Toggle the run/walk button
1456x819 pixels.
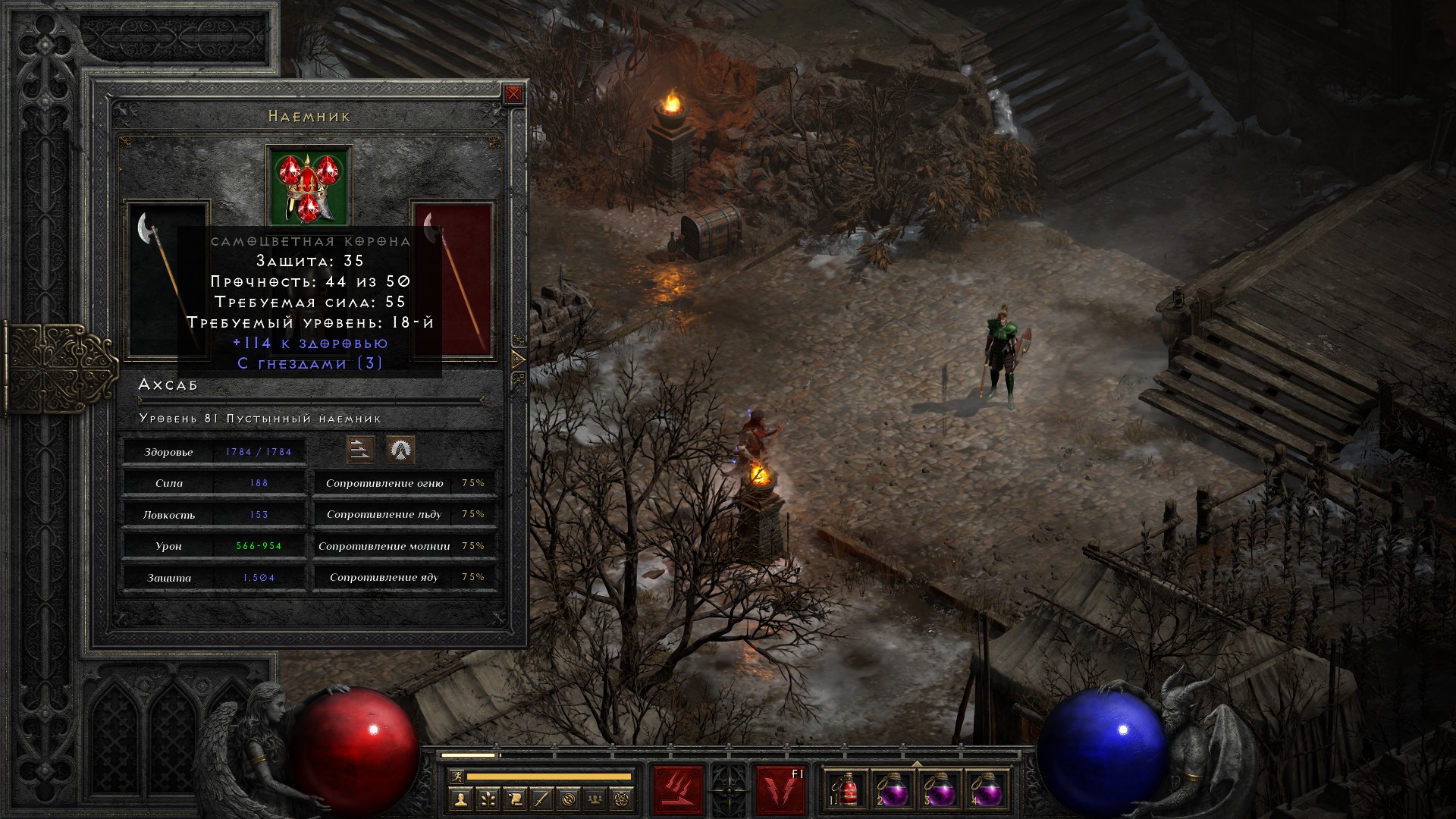pos(456,777)
